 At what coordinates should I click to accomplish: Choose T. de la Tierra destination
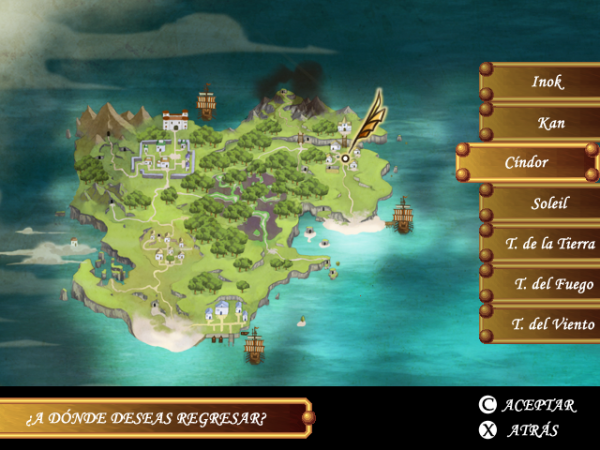tap(545, 243)
